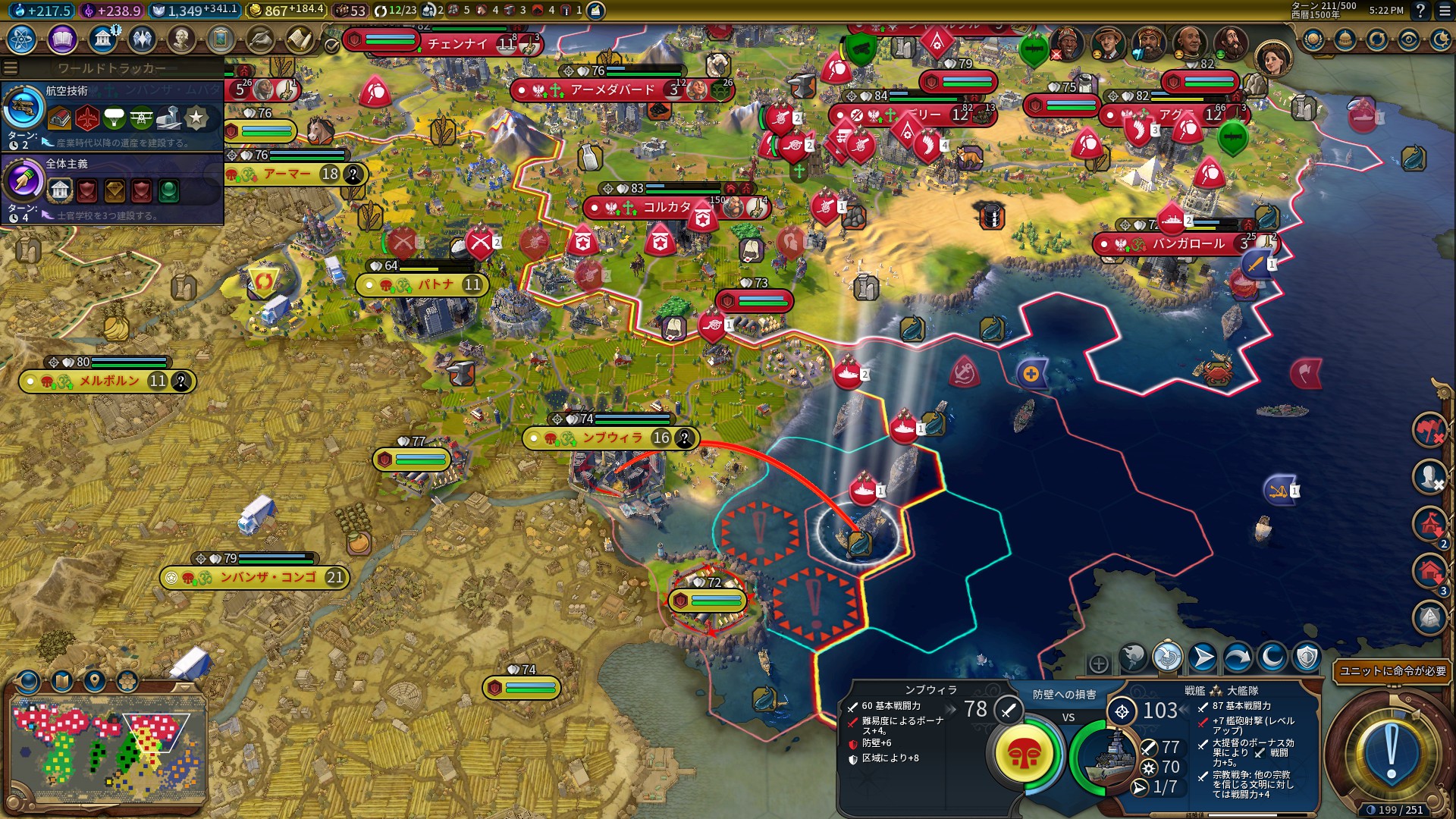Open the government screen building icon

(102, 39)
